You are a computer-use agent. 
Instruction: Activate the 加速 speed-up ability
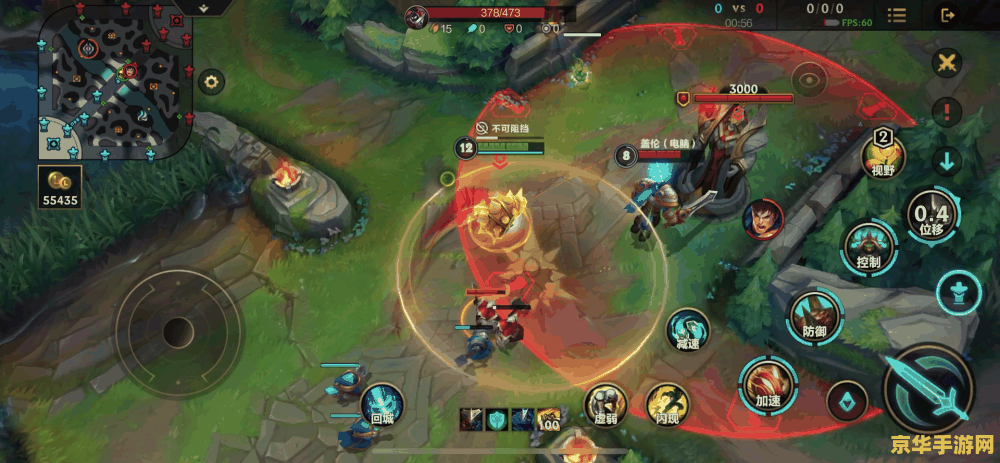[767, 385]
